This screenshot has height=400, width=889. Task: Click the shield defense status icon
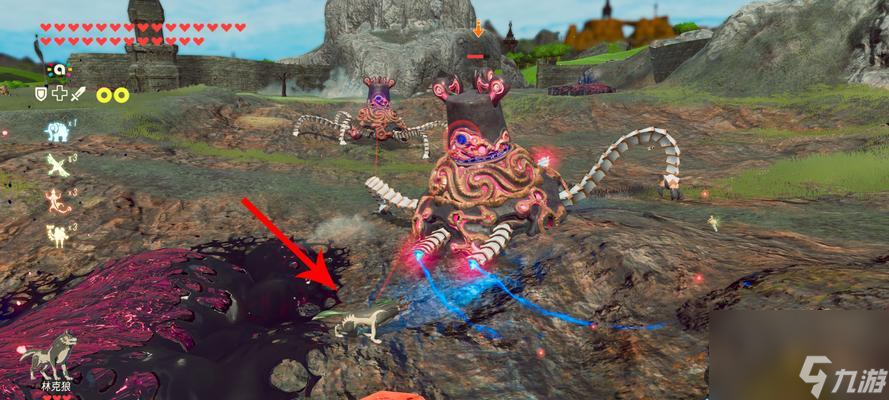click(x=41, y=93)
